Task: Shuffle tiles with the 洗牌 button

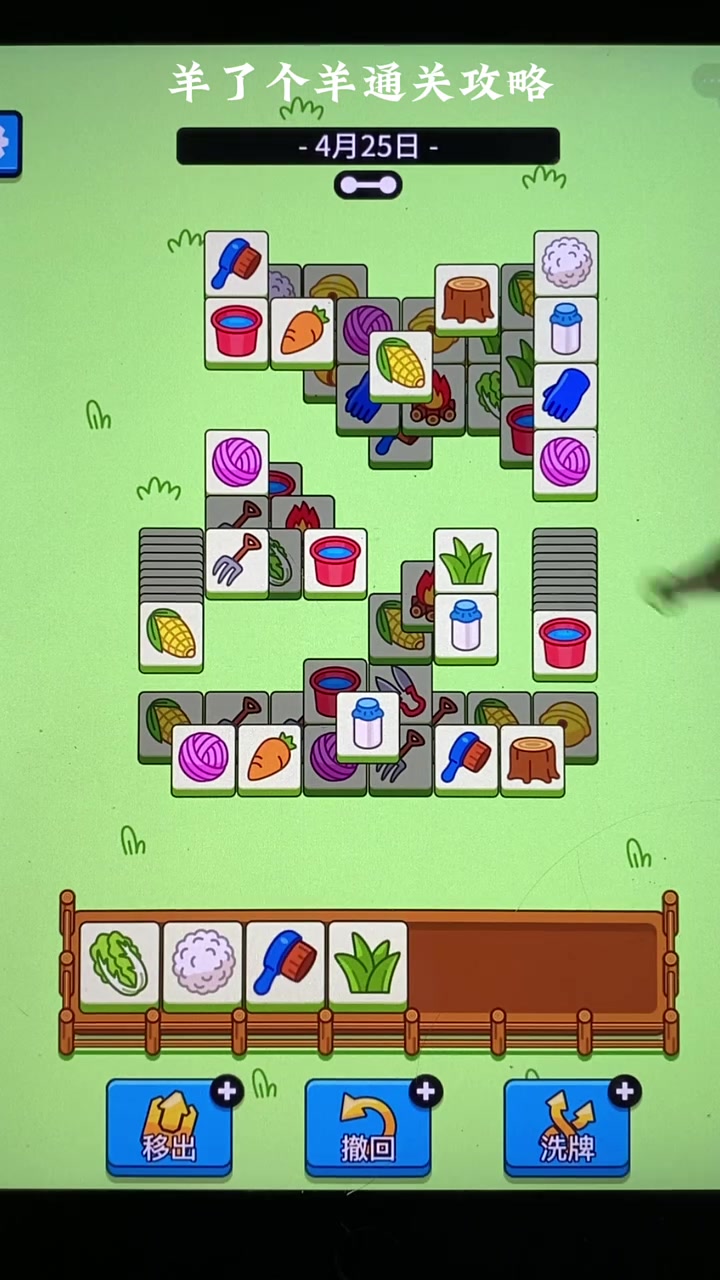Action: click(567, 1128)
